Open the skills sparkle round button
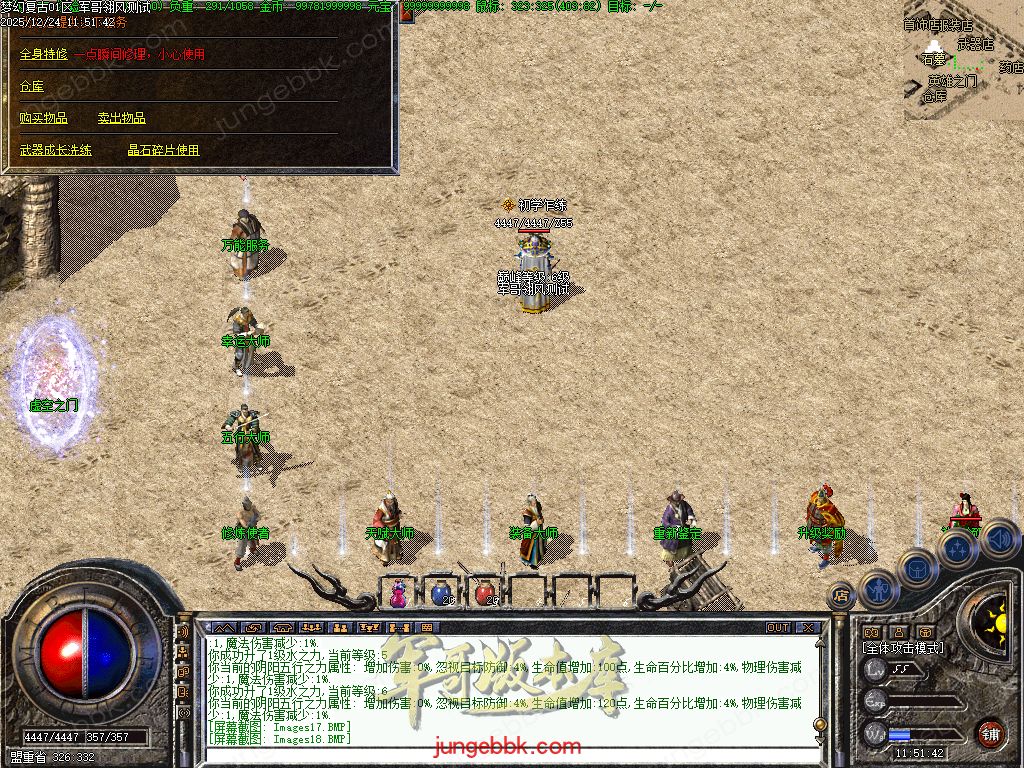The height and width of the screenshot is (768, 1024). tap(958, 549)
